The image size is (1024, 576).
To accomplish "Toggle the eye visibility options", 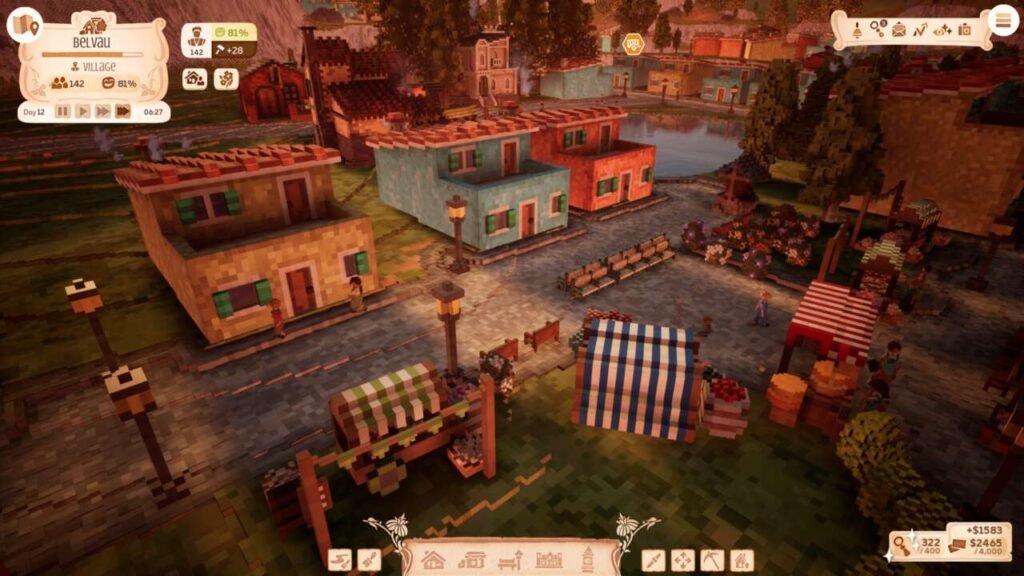I will (942, 29).
